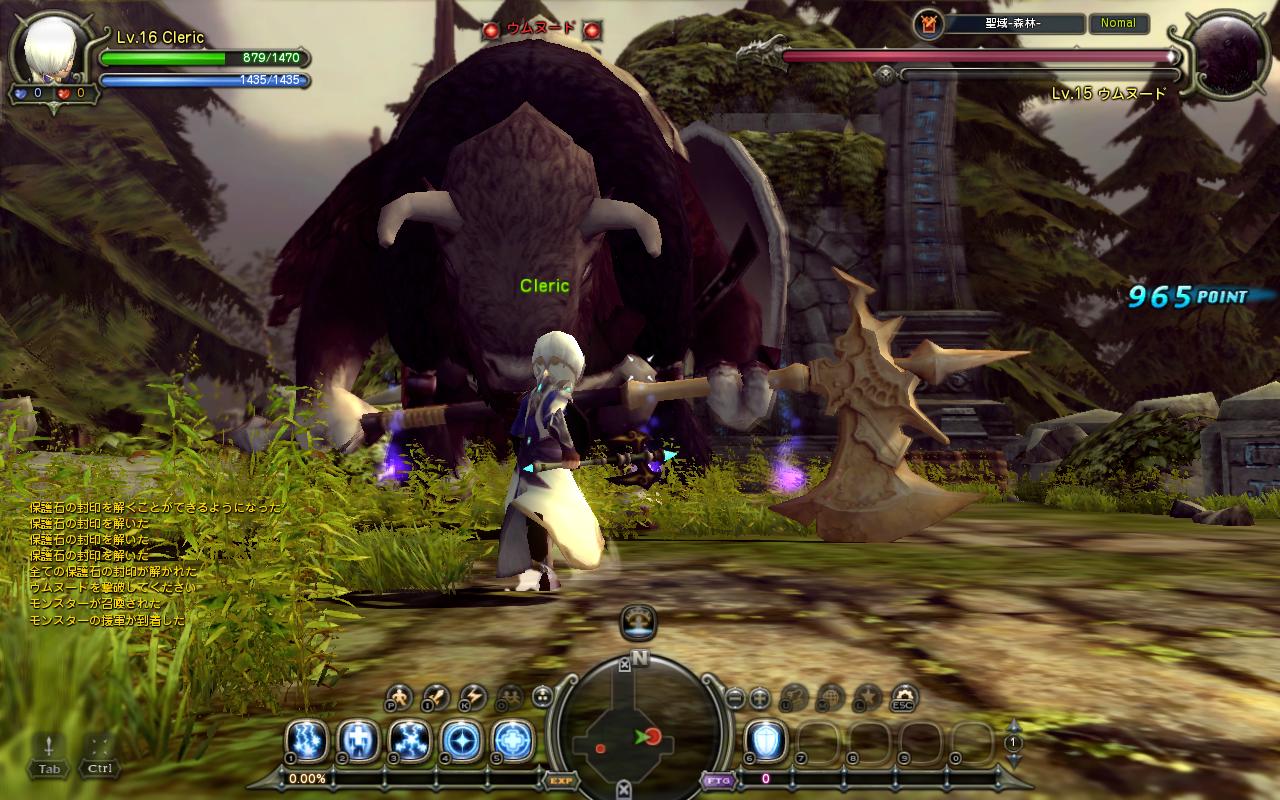
Task: Trigger the four-point star skill in slot 4
Action: (x=462, y=741)
